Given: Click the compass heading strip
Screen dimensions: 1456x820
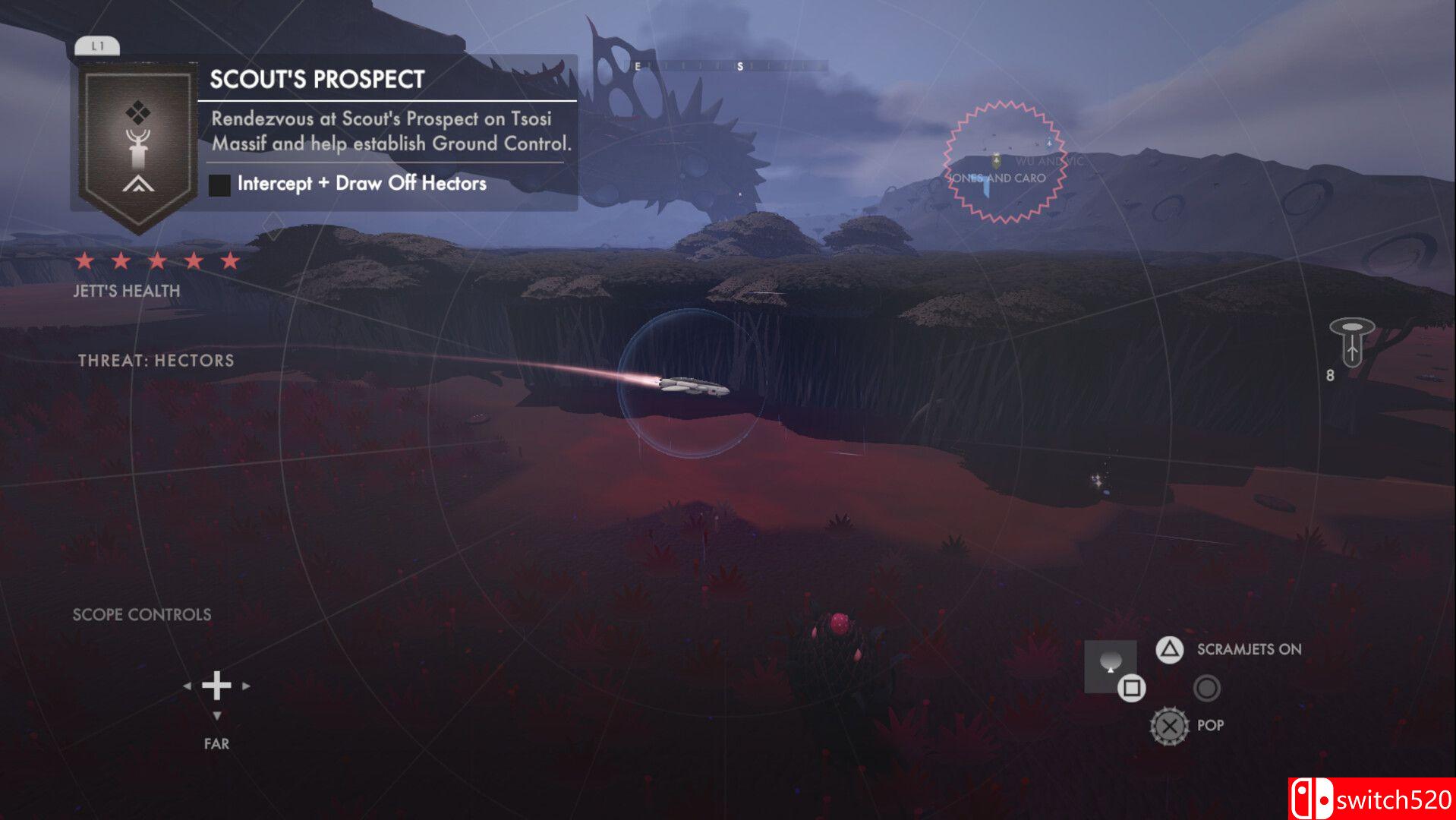Looking at the screenshot, I should coord(729,67).
